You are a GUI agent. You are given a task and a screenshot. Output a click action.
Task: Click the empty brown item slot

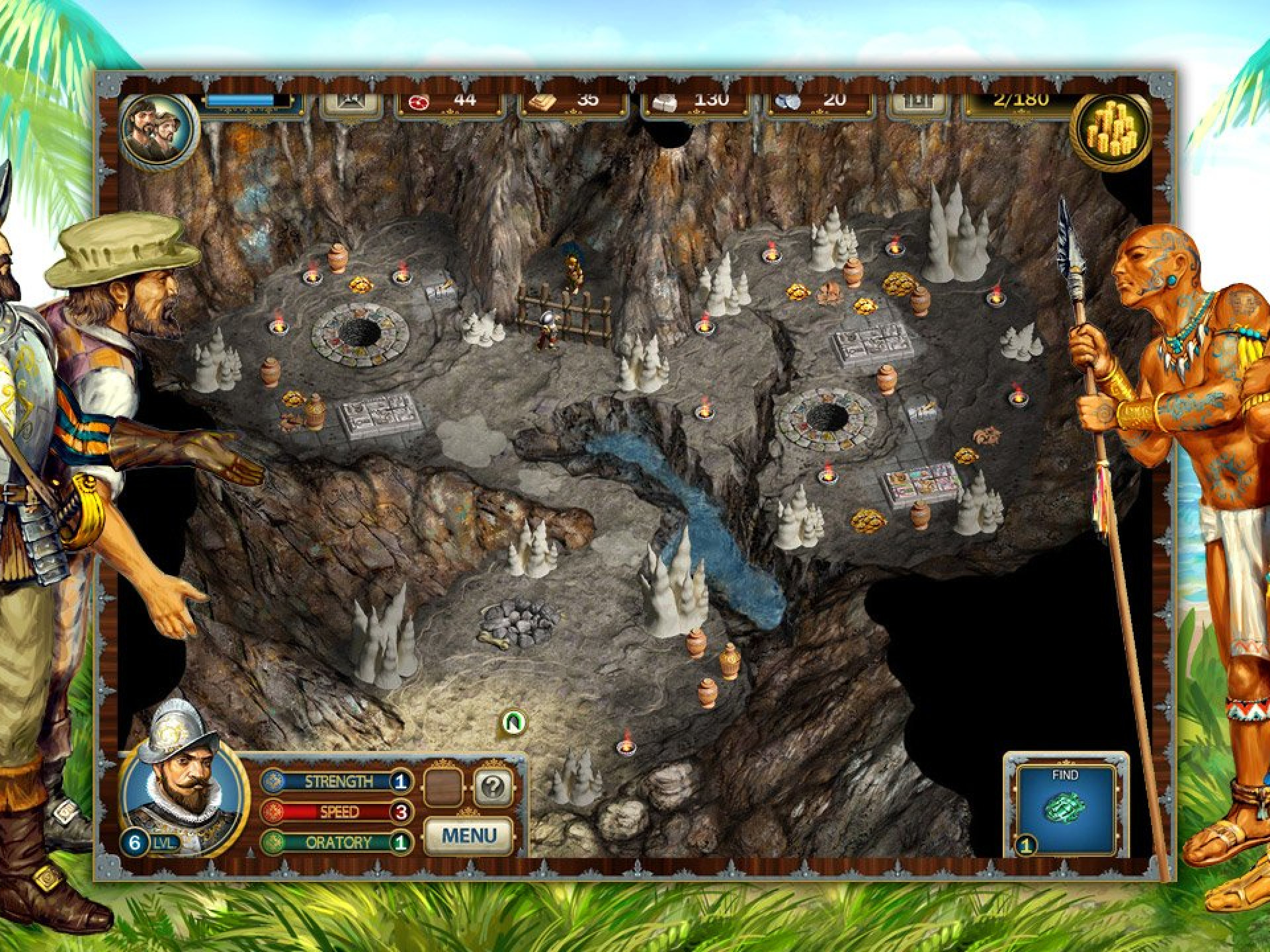pos(443,787)
